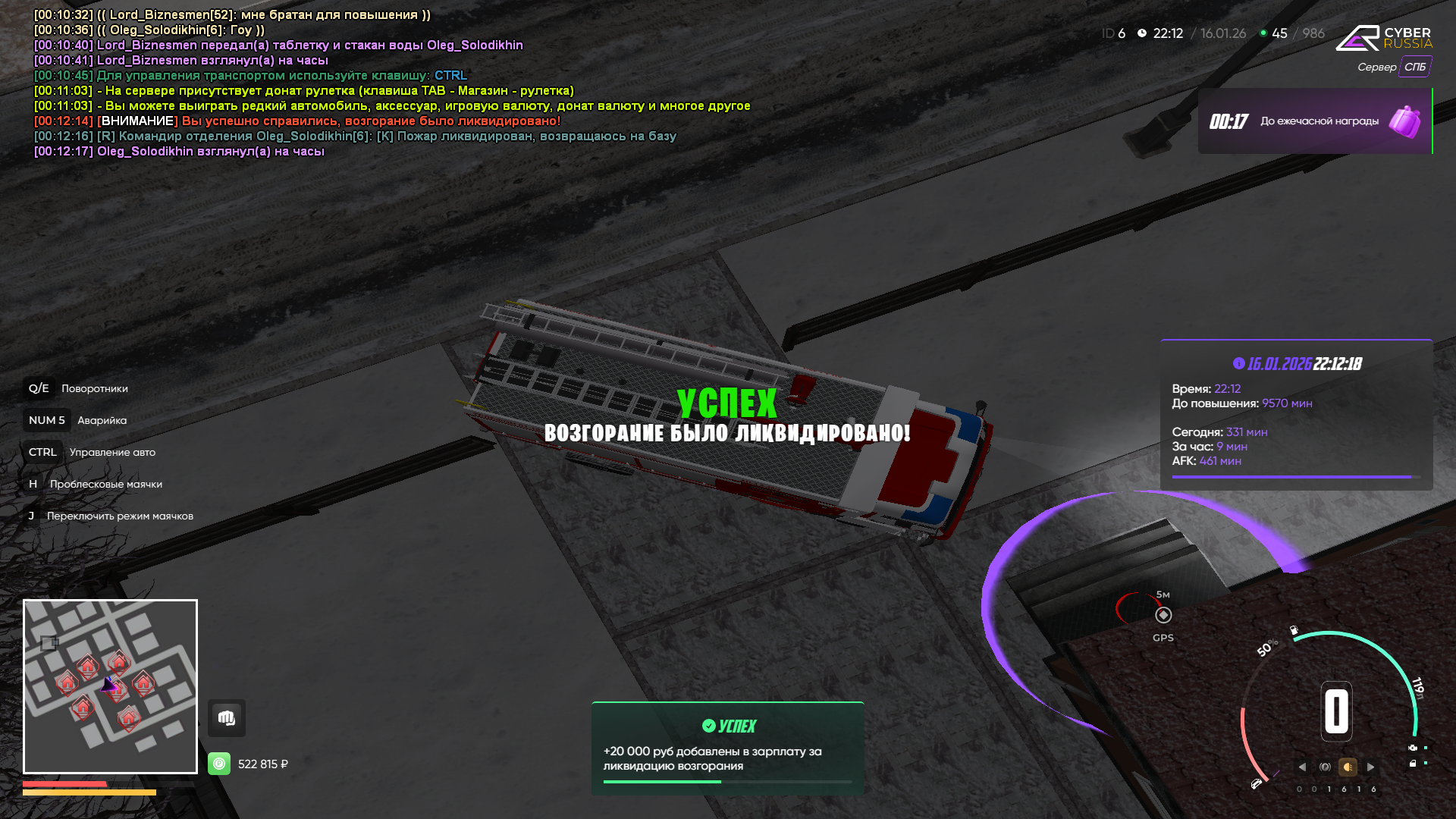
Task: Toggle the parking brake indicator
Action: pyautogui.click(x=1325, y=767)
